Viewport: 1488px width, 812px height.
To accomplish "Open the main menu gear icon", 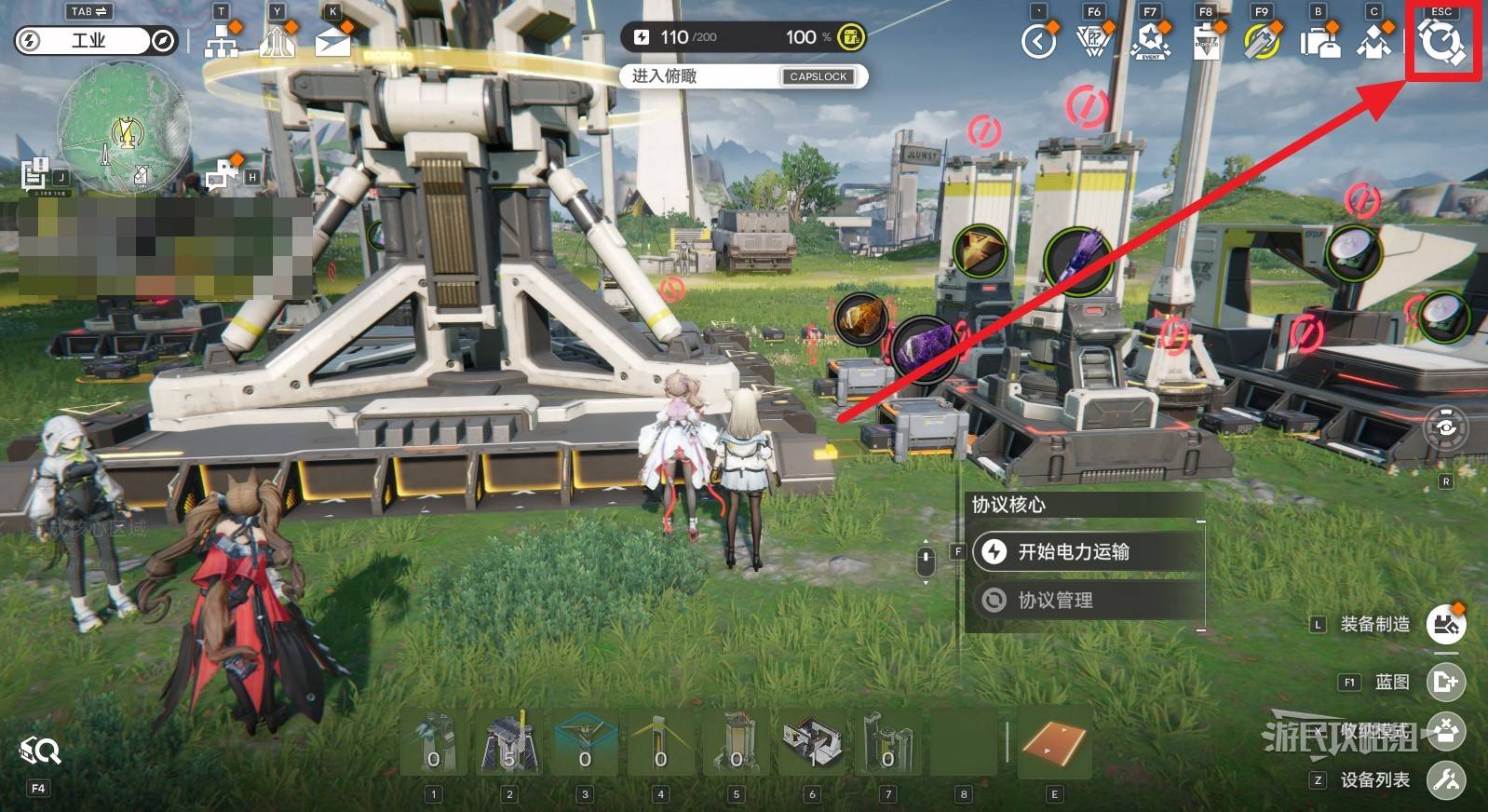I will coord(1441,43).
